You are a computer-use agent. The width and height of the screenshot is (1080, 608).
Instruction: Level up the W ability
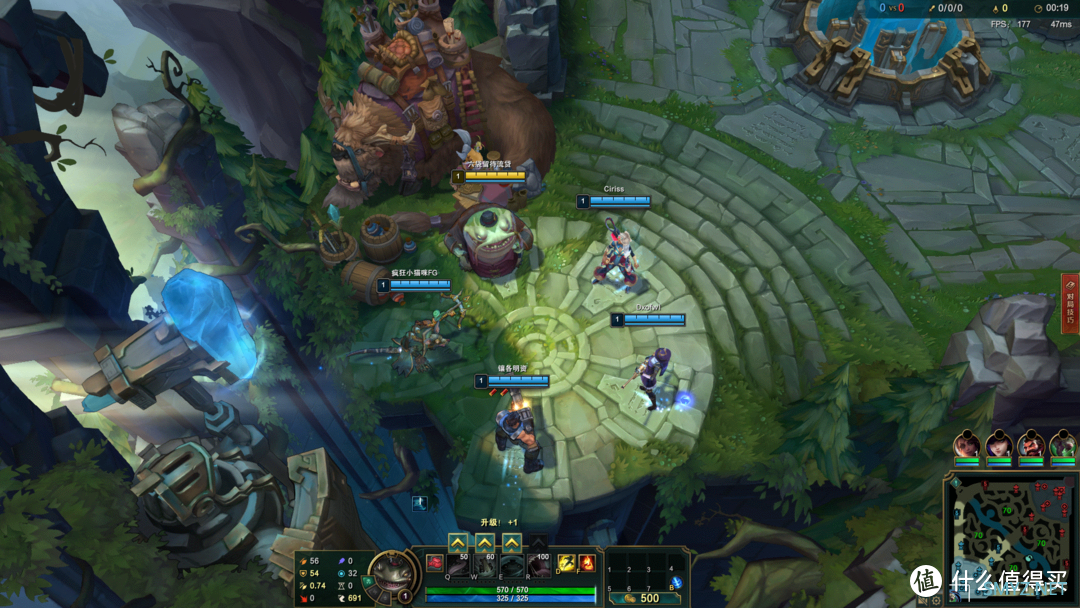[485, 543]
